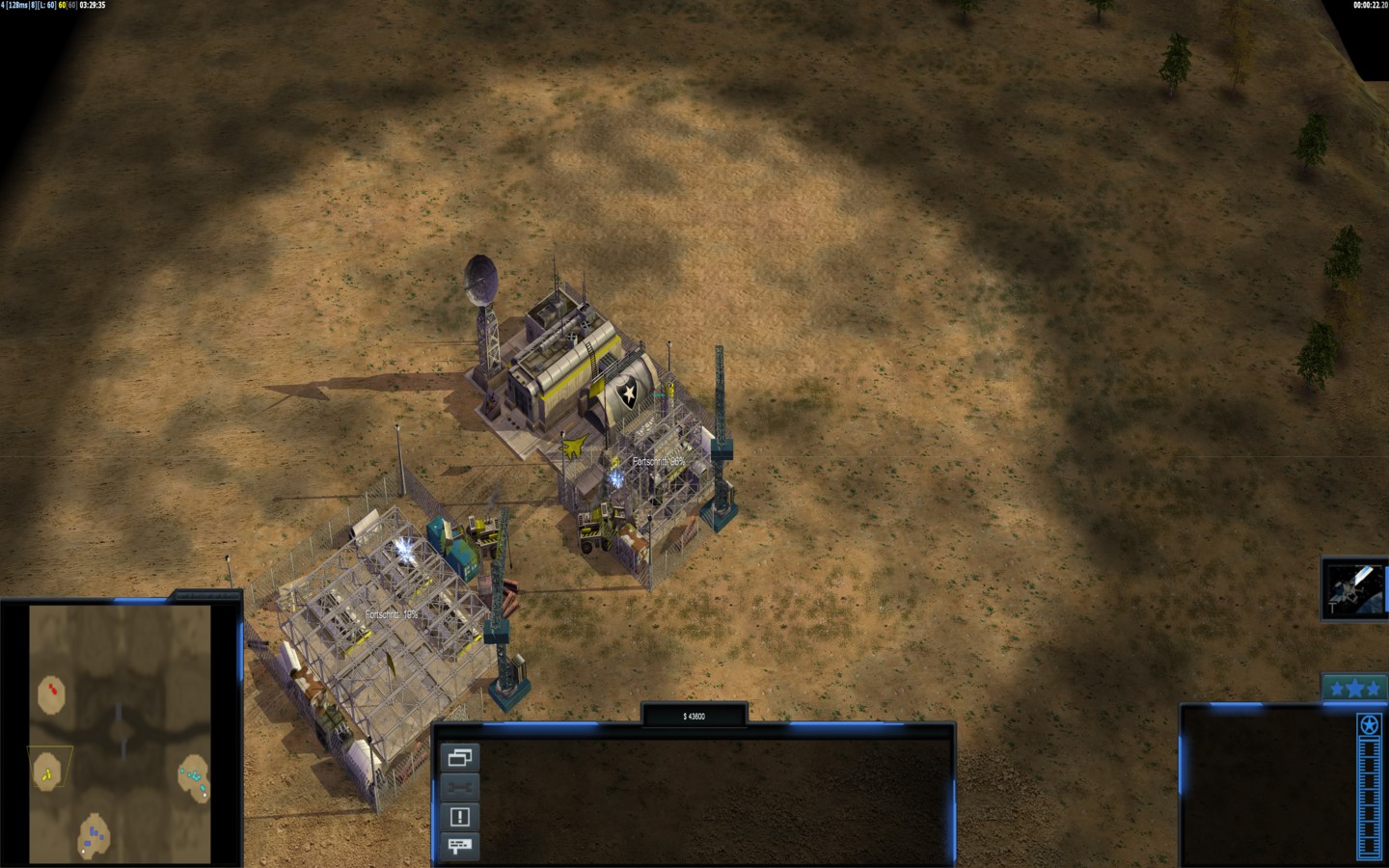Click the chat message sign button
This screenshot has width=1389, height=868.
(x=459, y=846)
